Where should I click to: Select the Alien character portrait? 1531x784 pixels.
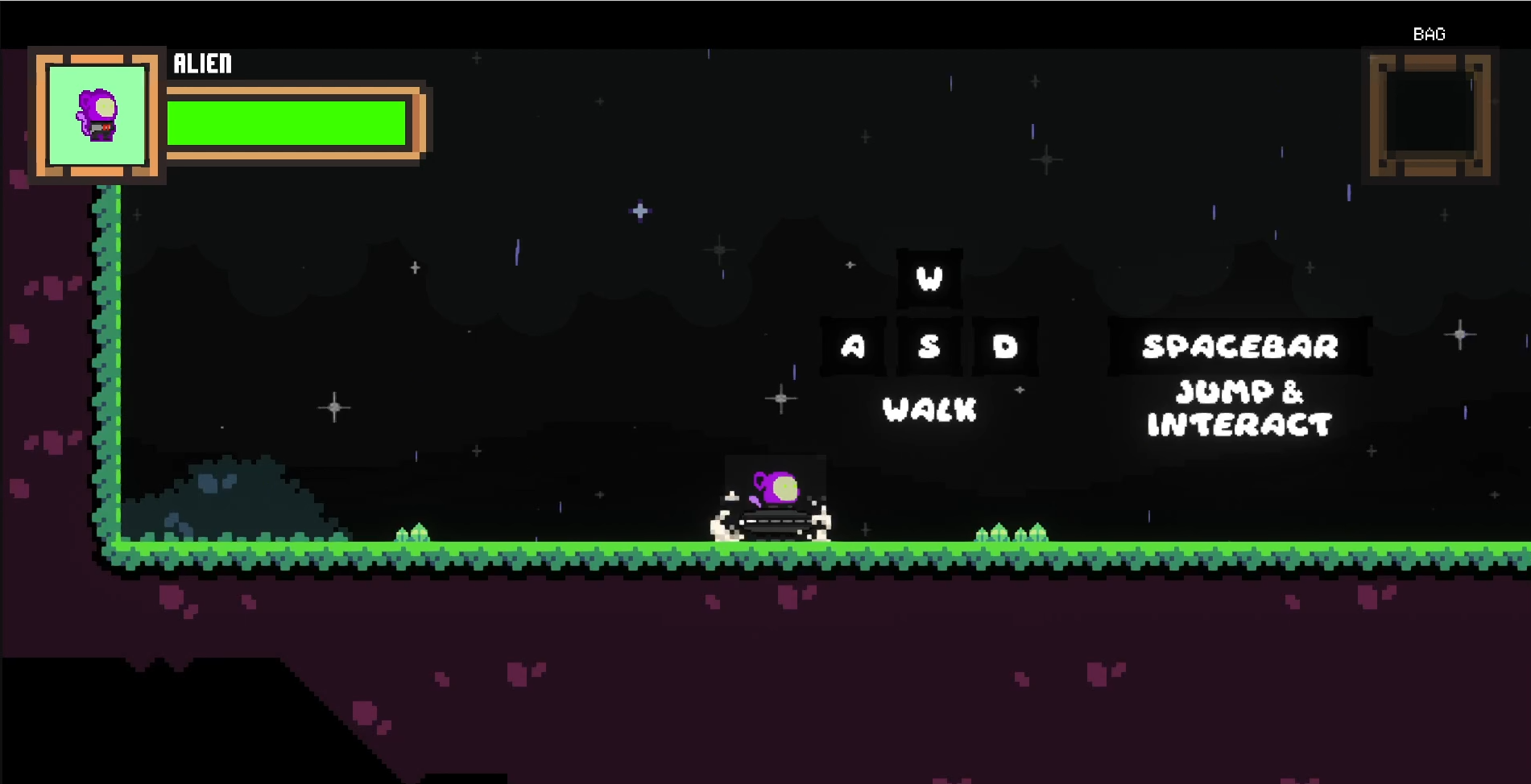[x=97, y=115]
